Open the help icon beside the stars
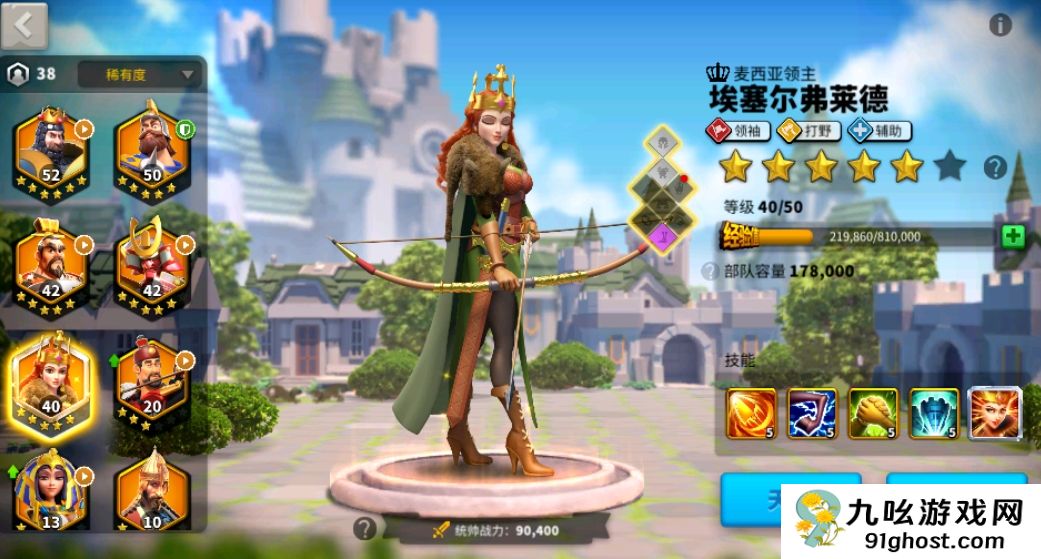This screenshot has height=559, width=1041. 994,167
